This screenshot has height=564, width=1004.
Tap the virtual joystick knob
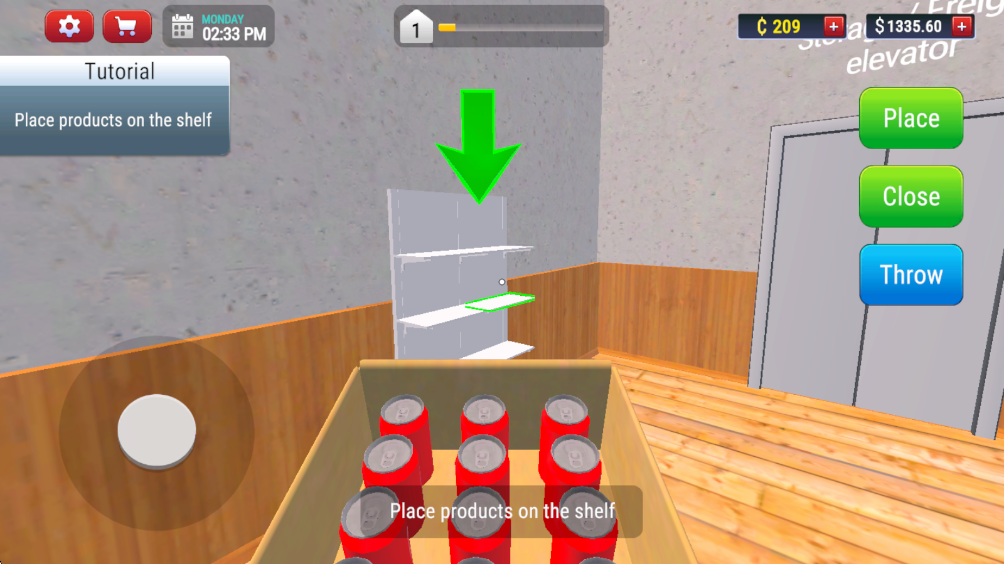point(156,431)
